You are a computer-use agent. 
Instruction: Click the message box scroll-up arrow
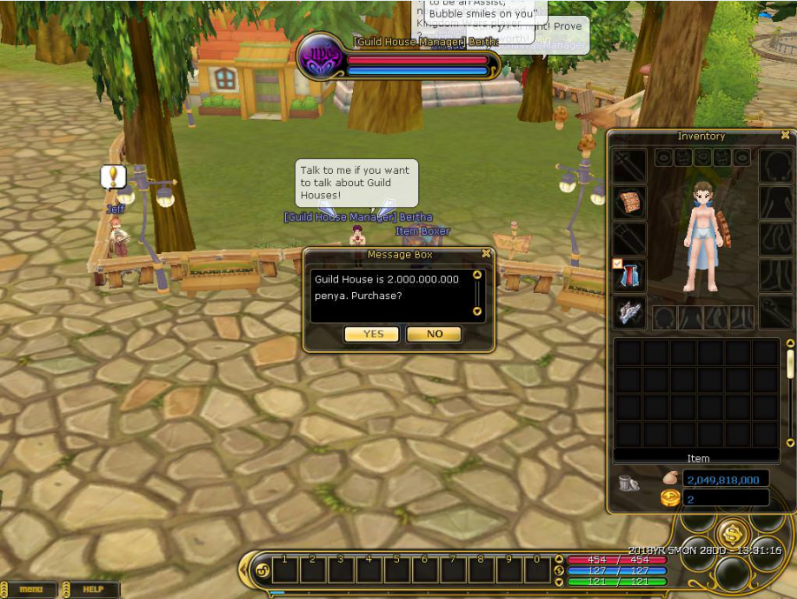pyautogui.click(x=477, y=274)
